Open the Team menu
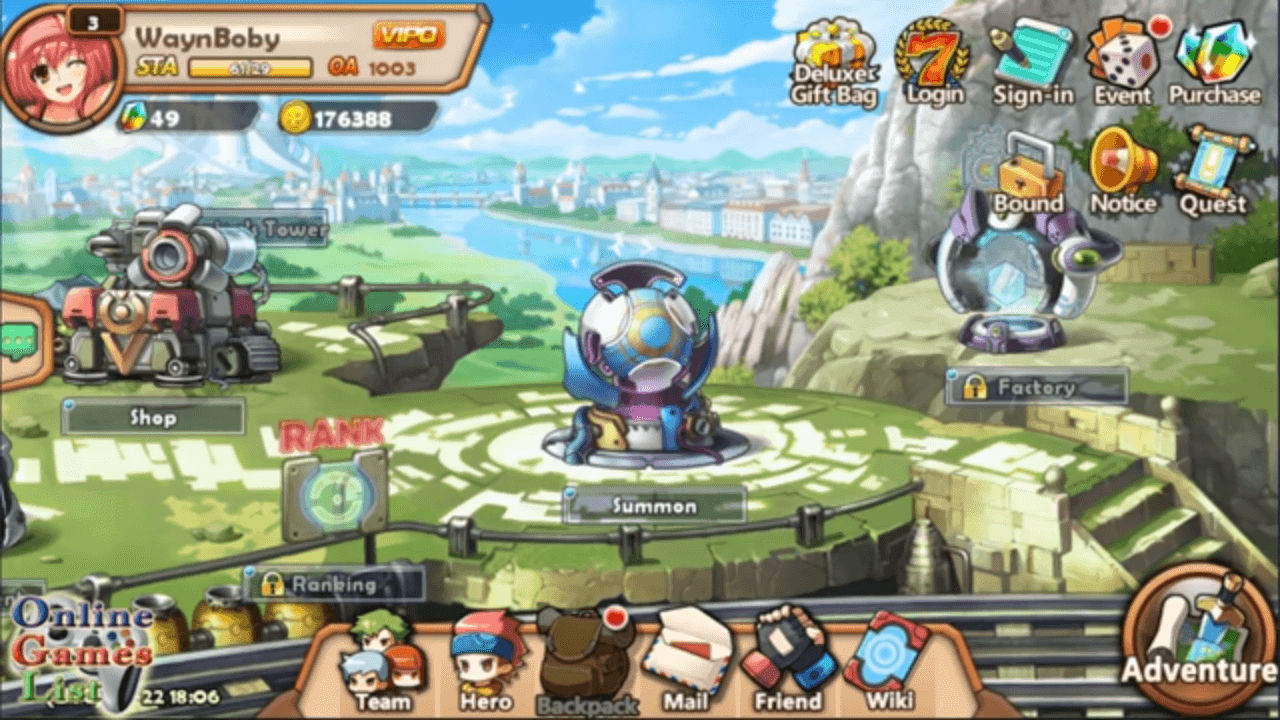The image size is (1280, 720). pos(382,661)
